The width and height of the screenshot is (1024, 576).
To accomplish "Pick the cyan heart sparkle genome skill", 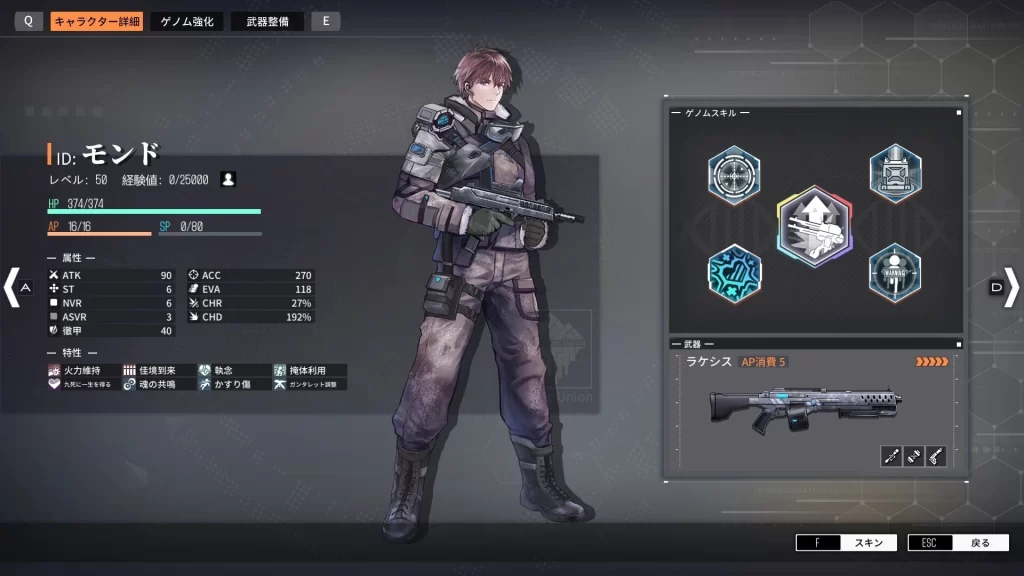I will (734, 273).
